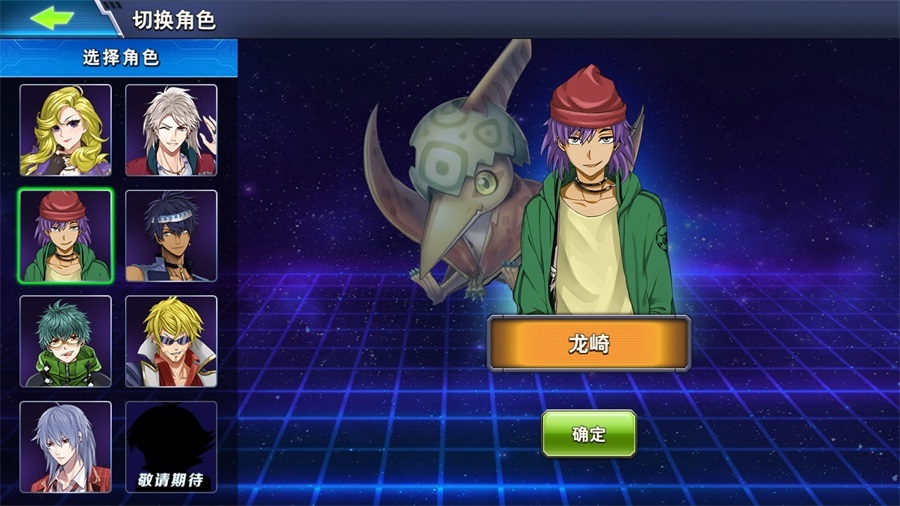
Task: Pick the long silver-haired character portrait
Action: click(66, 446)
